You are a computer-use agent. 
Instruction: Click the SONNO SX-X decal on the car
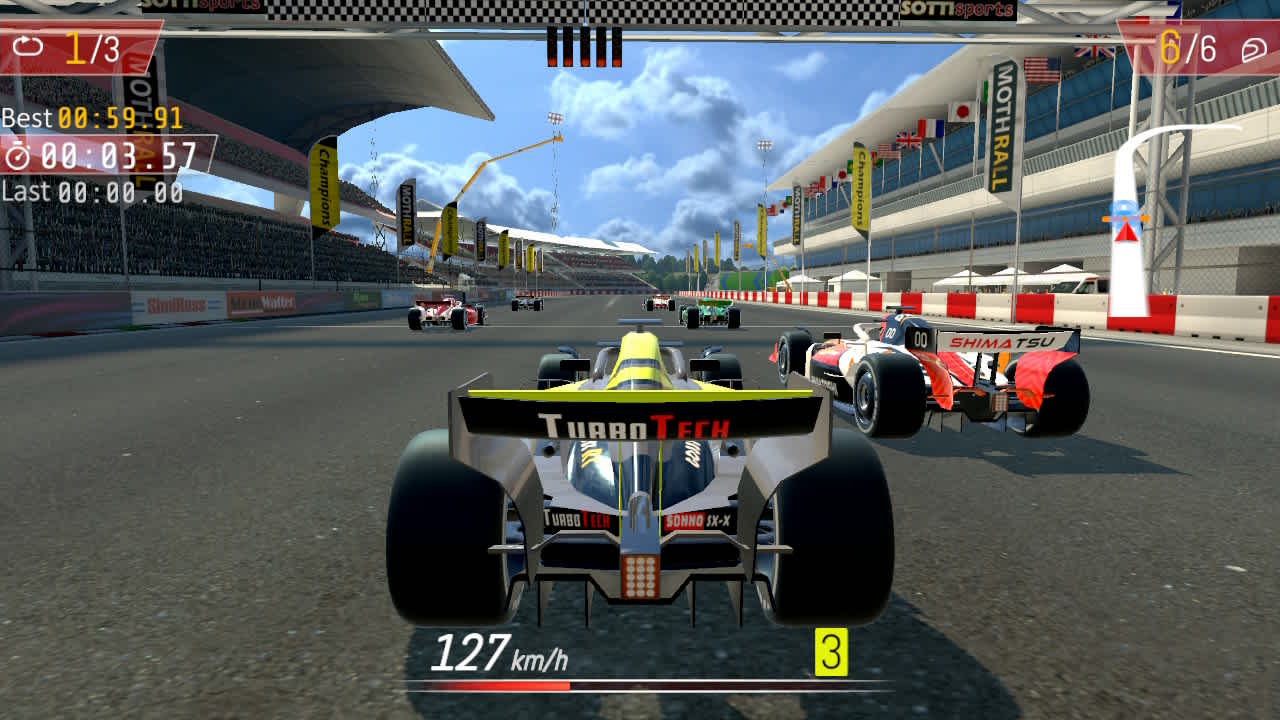[x=700, y=519]
